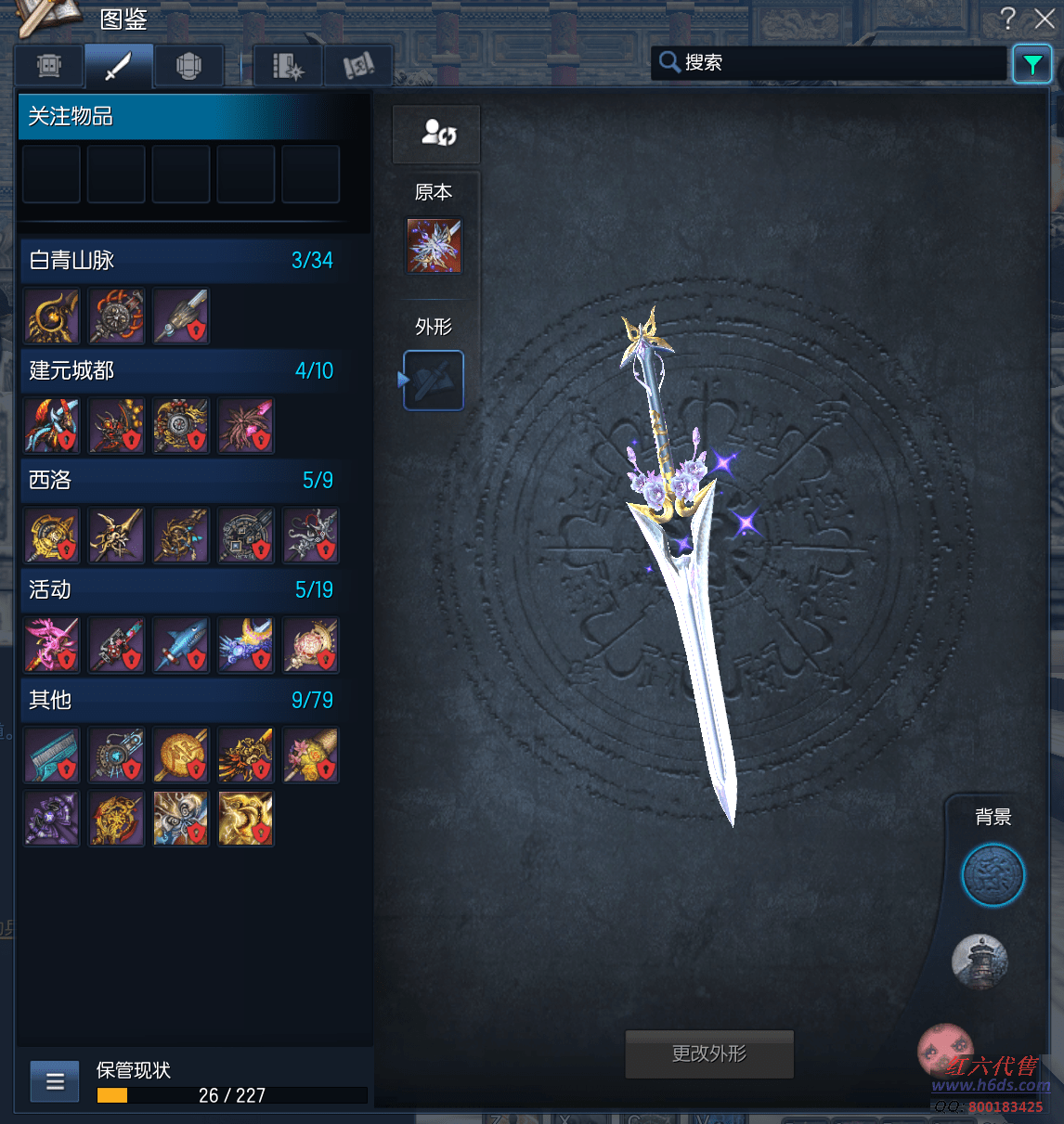Open the question mark help
Image resolution: width=1064 pixels, height=1124 pixels.
tap(1008, 19)
